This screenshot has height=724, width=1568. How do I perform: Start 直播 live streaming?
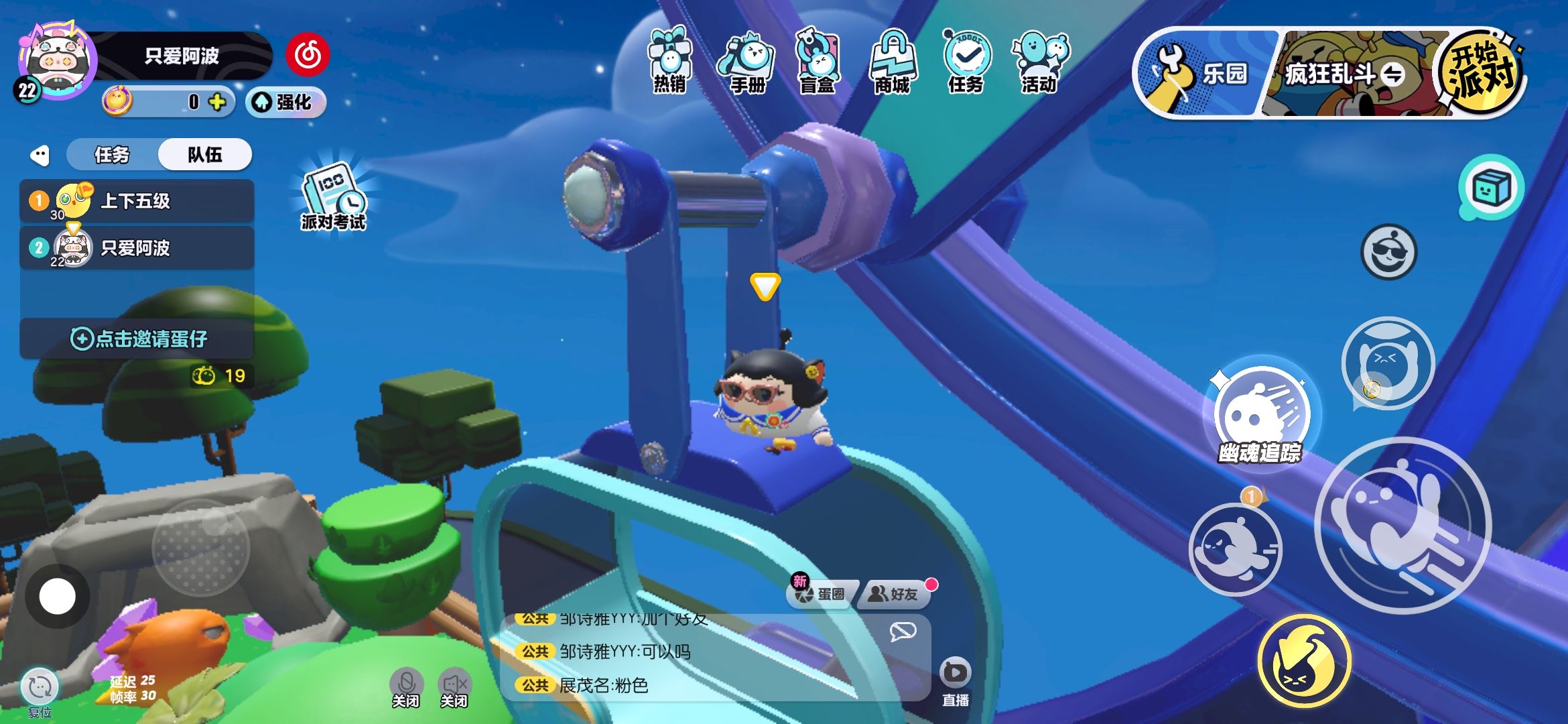coord(955,680)
